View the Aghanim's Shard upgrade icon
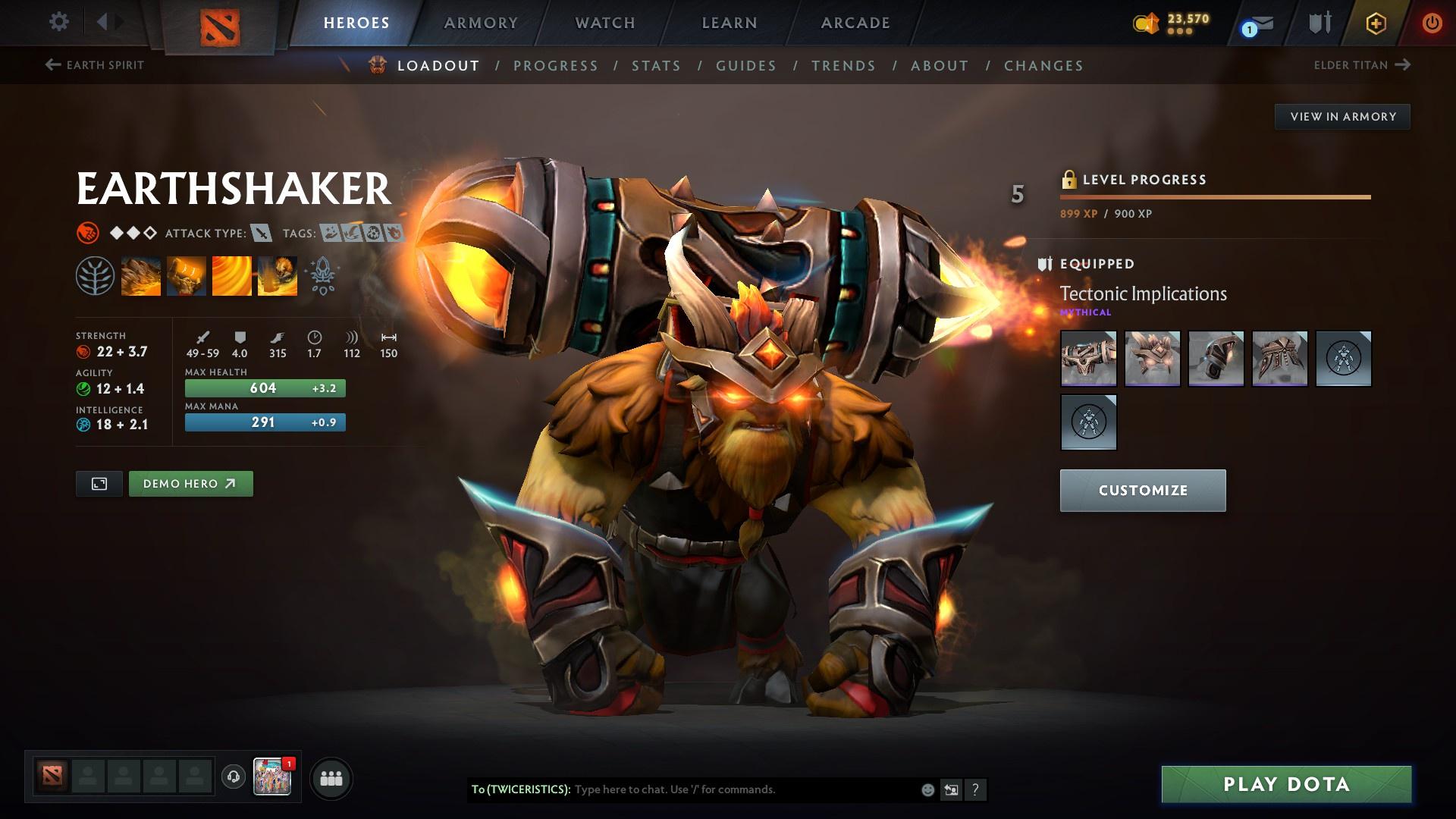Screen dimensions: 1456x819 coord(322,275)
